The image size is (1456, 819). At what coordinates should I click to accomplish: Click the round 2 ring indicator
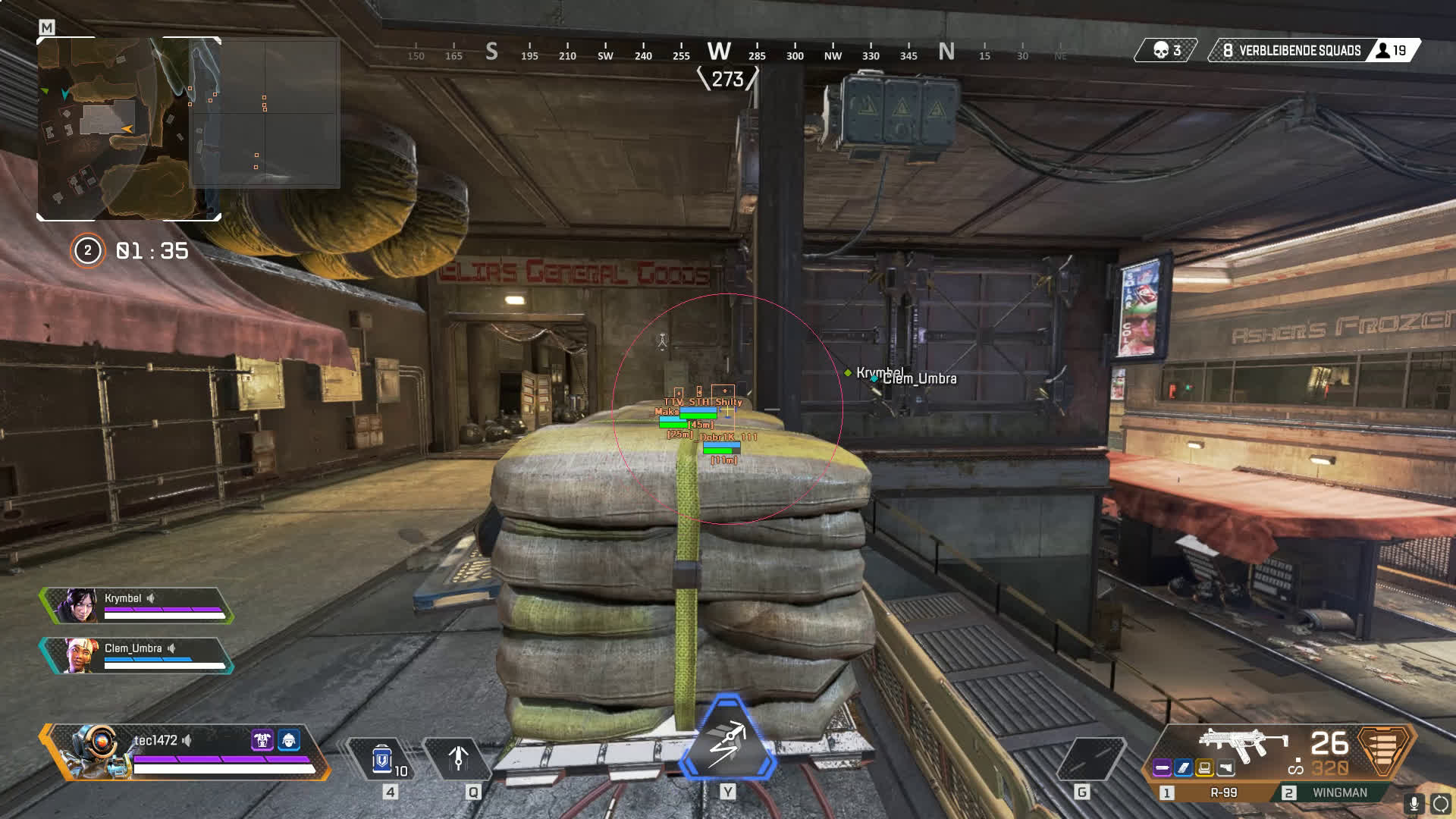[87, 251]
